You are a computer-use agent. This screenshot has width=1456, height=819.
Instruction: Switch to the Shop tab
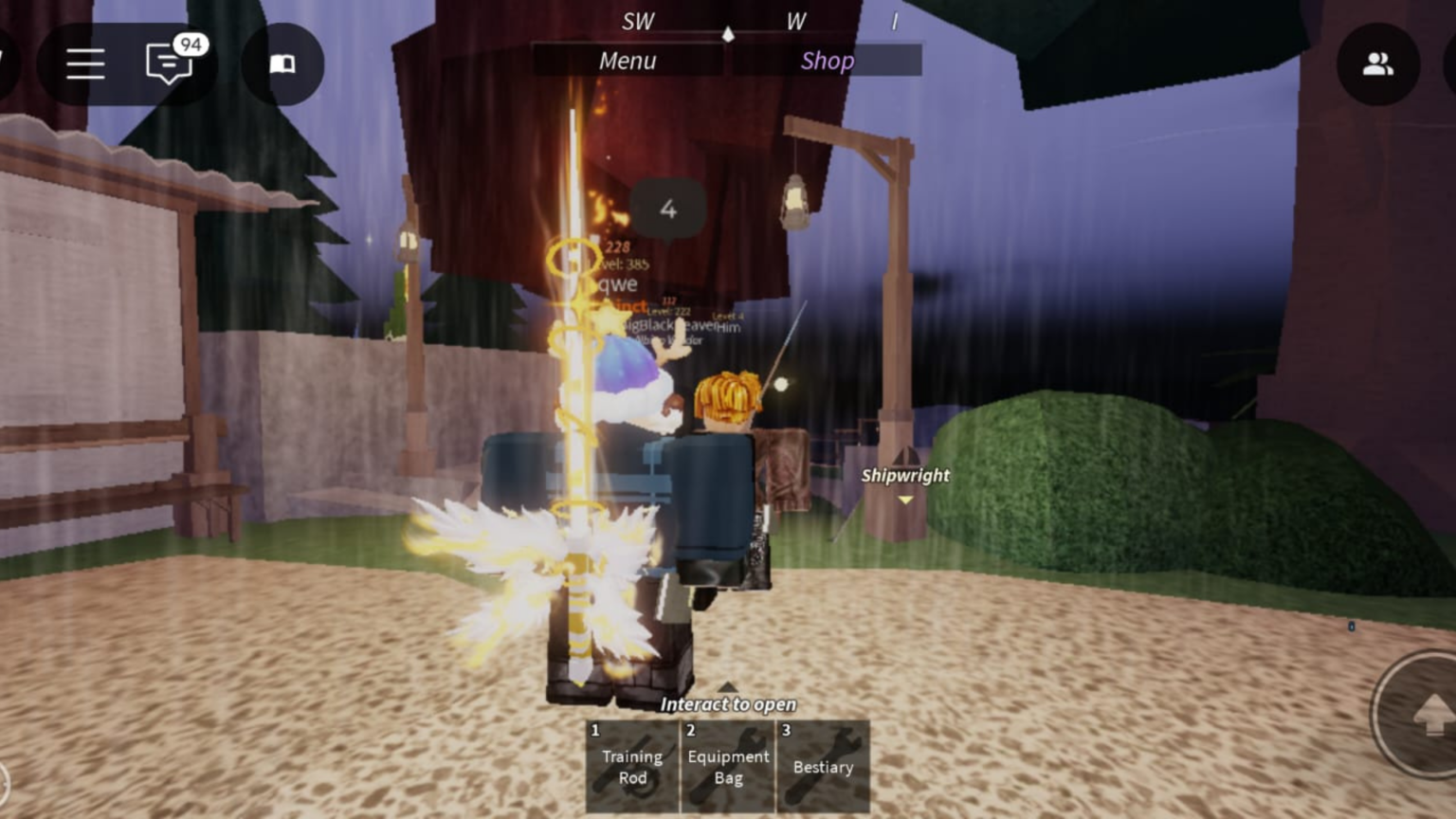point(826,61)
